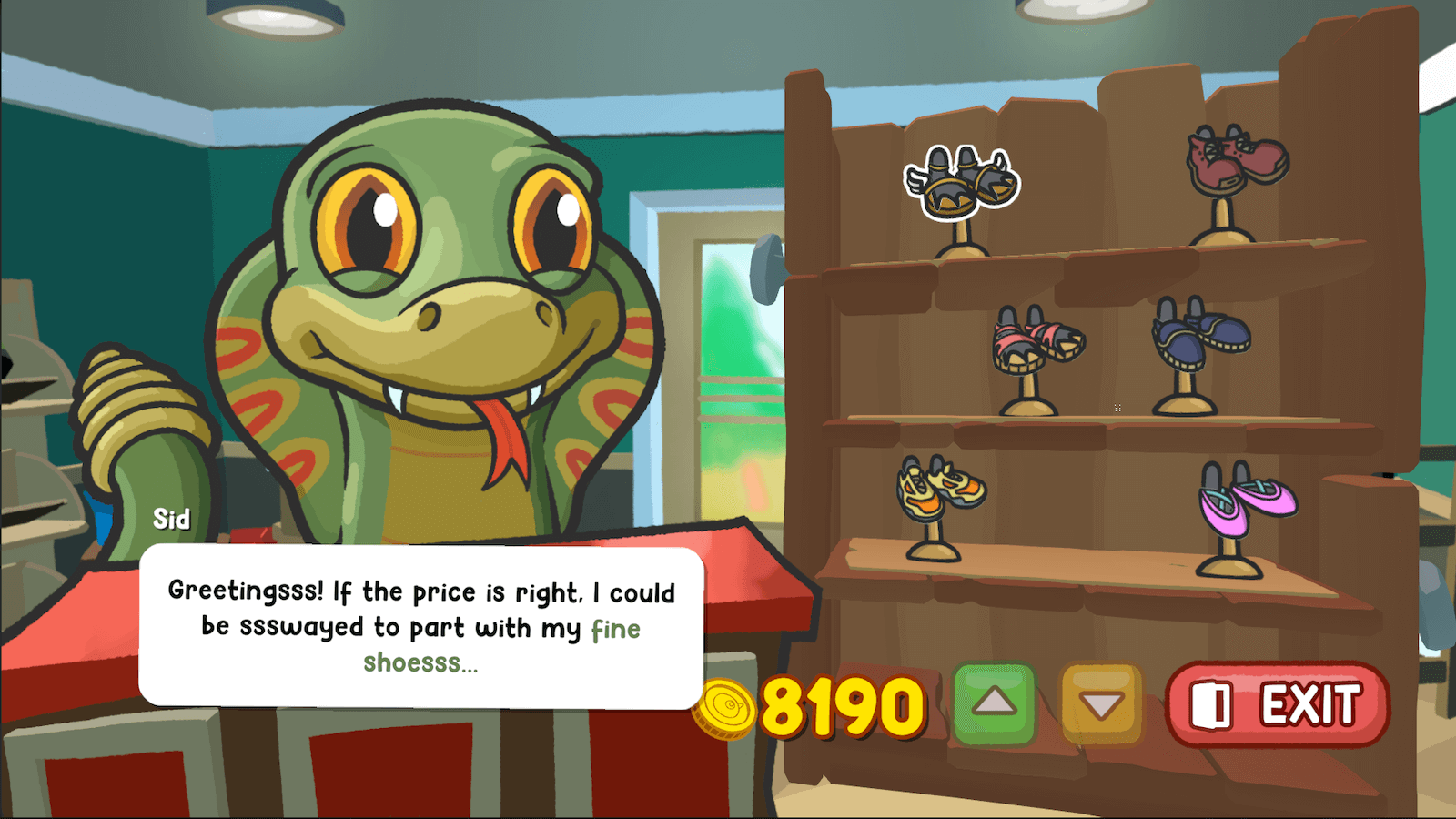
Task: Pick the navy blue slip-on shoes
Action: click(1200, 332)
